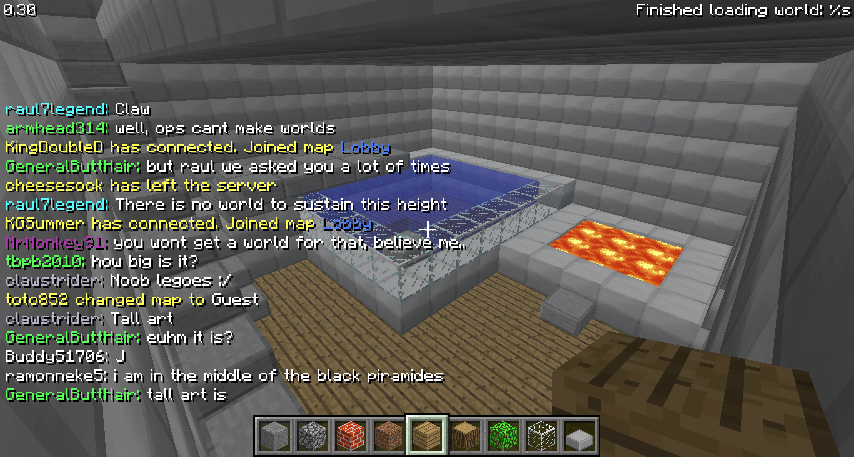
Task: Select the wooden planks hotbar slot
Action: click(x=426, y=437)
